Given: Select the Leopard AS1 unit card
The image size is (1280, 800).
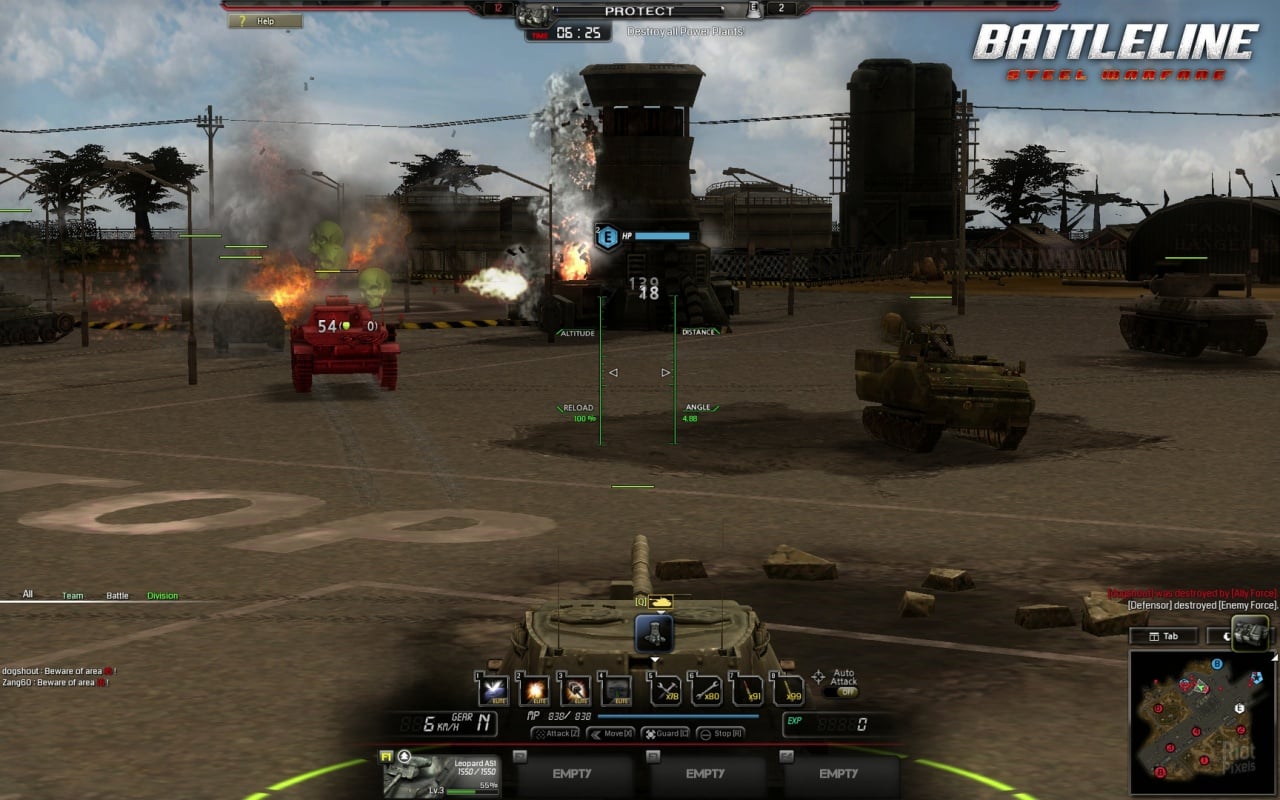Looking at the screenshot, I should click(x=440, y=774).
